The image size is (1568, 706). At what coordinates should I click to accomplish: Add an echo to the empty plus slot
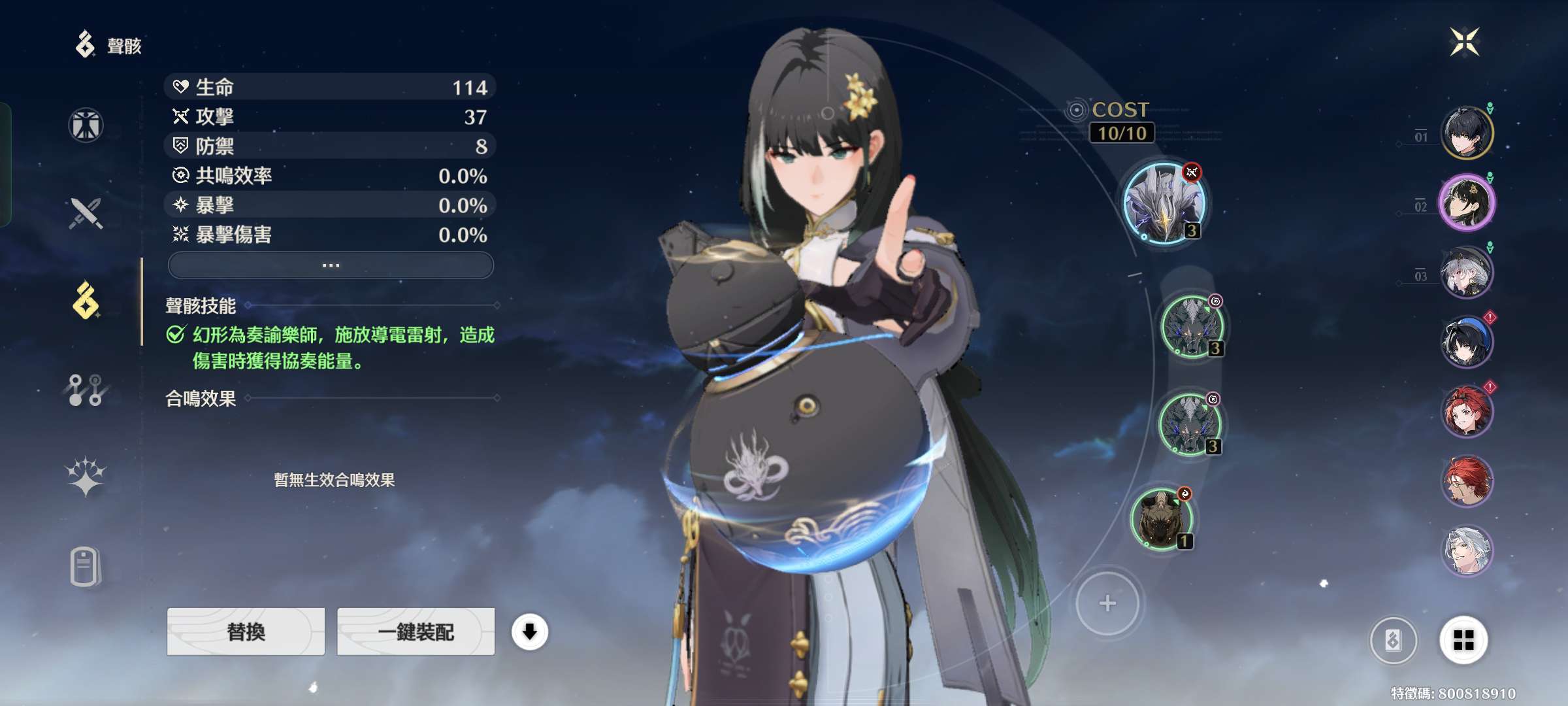pyautogui.click(x=1107, y=603)
